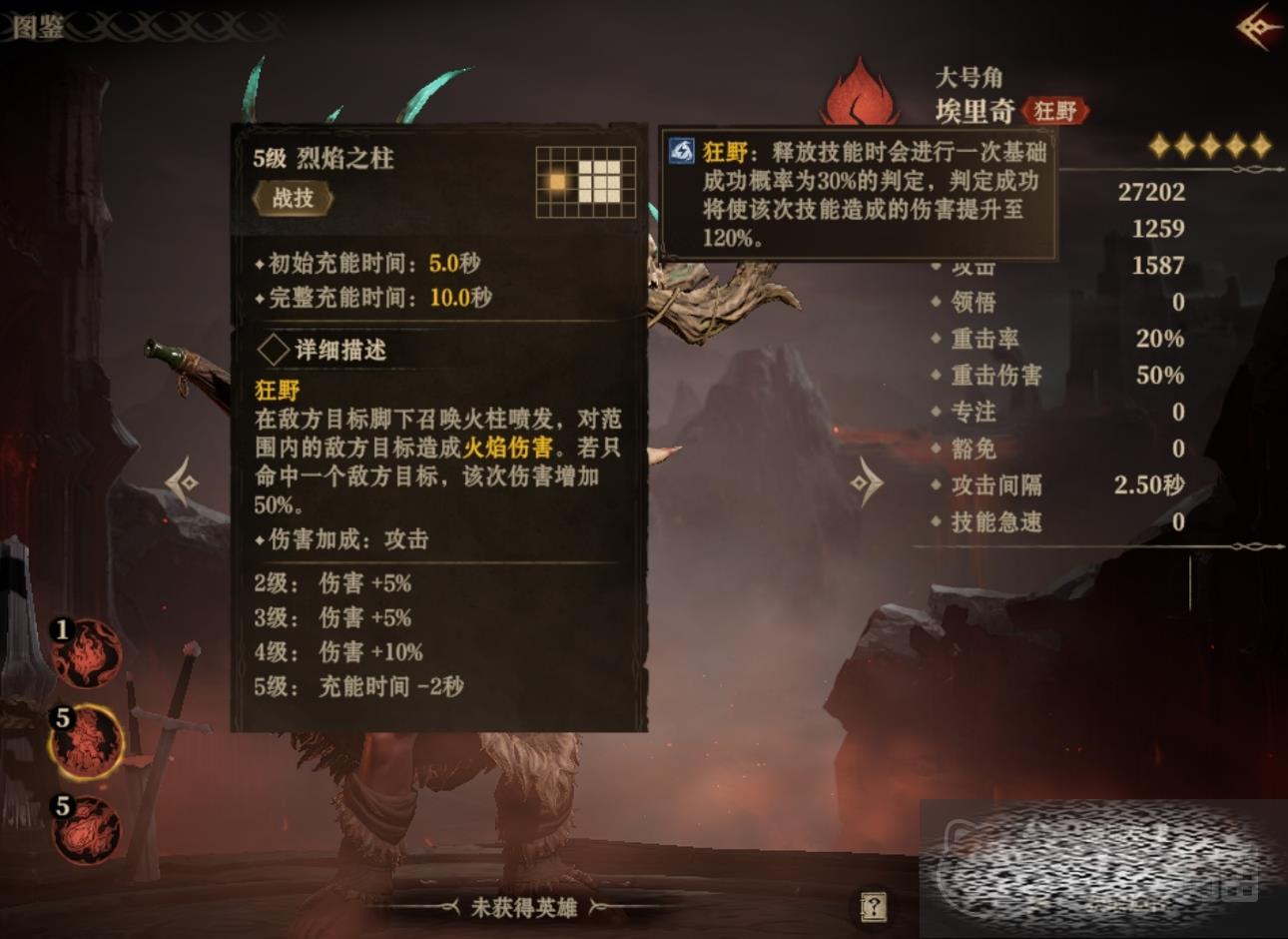The image size is (1288, 939).
Task: Open the question mark help button
Action: coord(874,906)
